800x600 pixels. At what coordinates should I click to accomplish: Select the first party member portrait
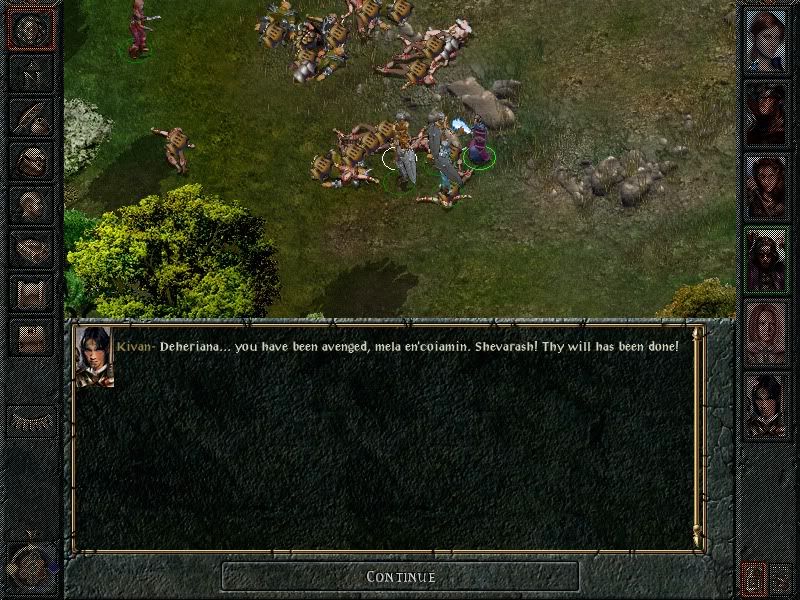[766, 42]
